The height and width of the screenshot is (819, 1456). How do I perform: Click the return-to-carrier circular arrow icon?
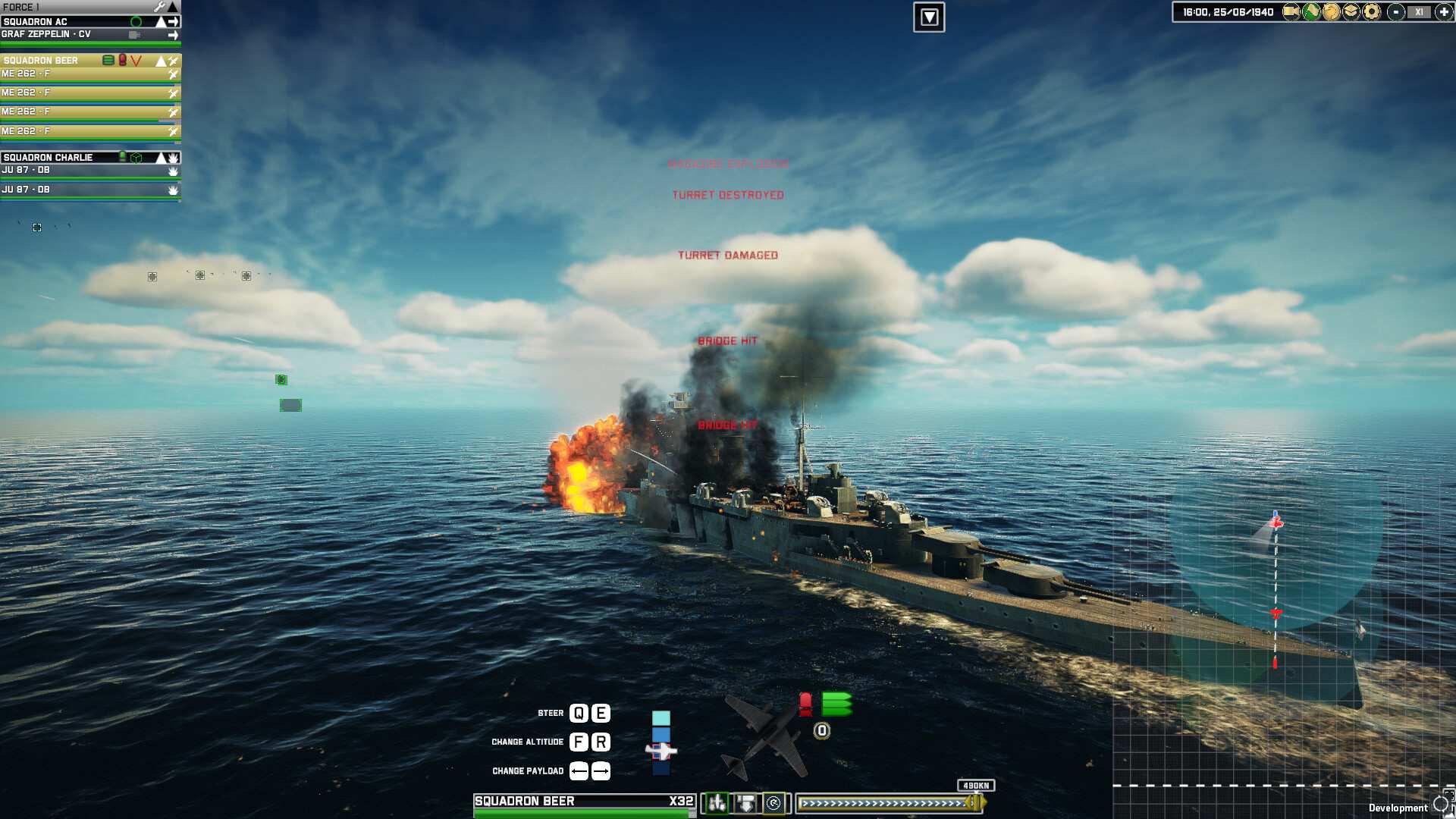tap(774, 803)
